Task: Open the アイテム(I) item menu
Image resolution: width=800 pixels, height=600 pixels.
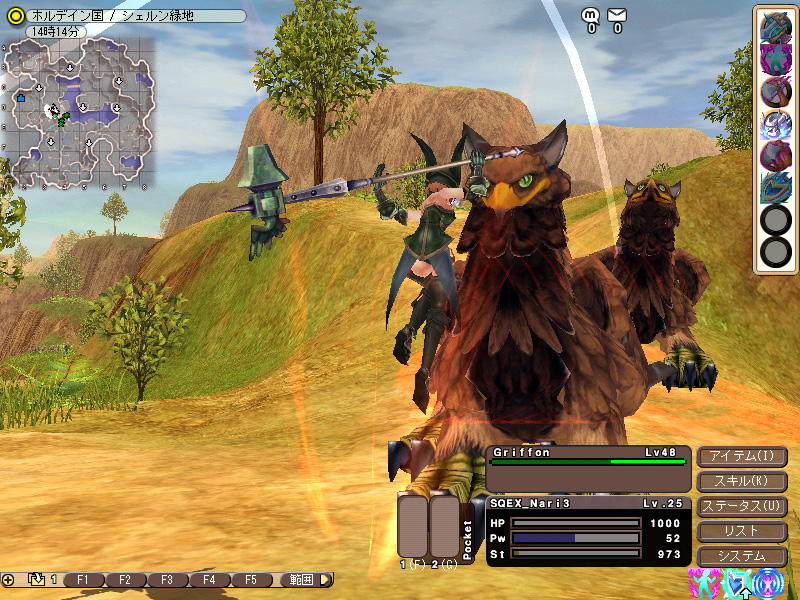Action: (741, 457)
